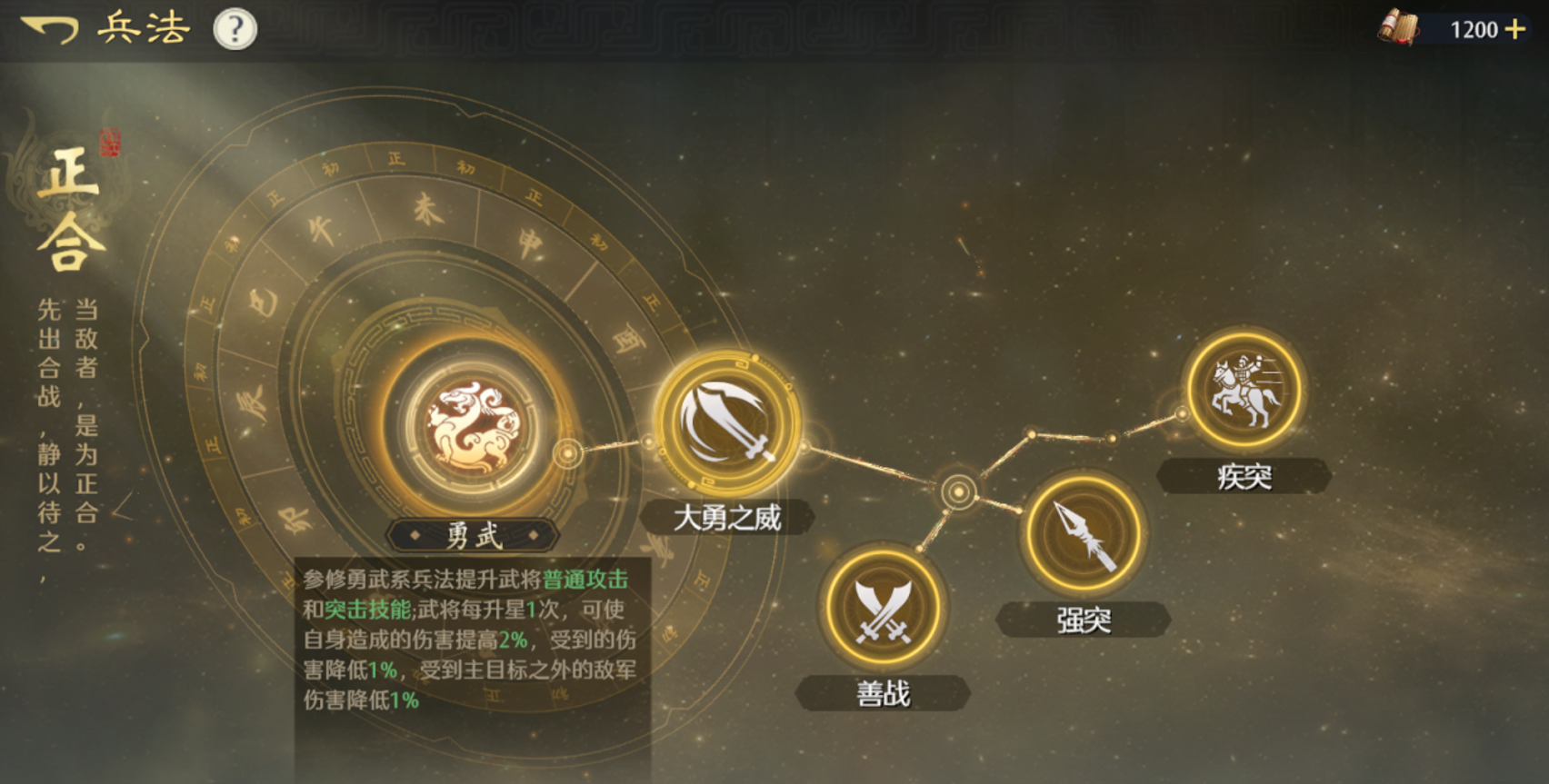Click the central hub connector node
The width and height of the screenshot is (1549, 784).
pos(959,491)
